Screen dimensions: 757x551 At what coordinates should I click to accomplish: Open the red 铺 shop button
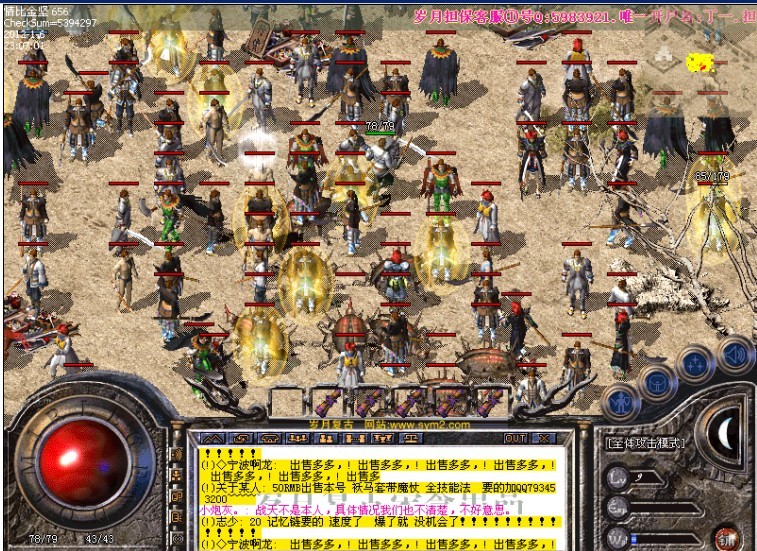coord(727,537)
